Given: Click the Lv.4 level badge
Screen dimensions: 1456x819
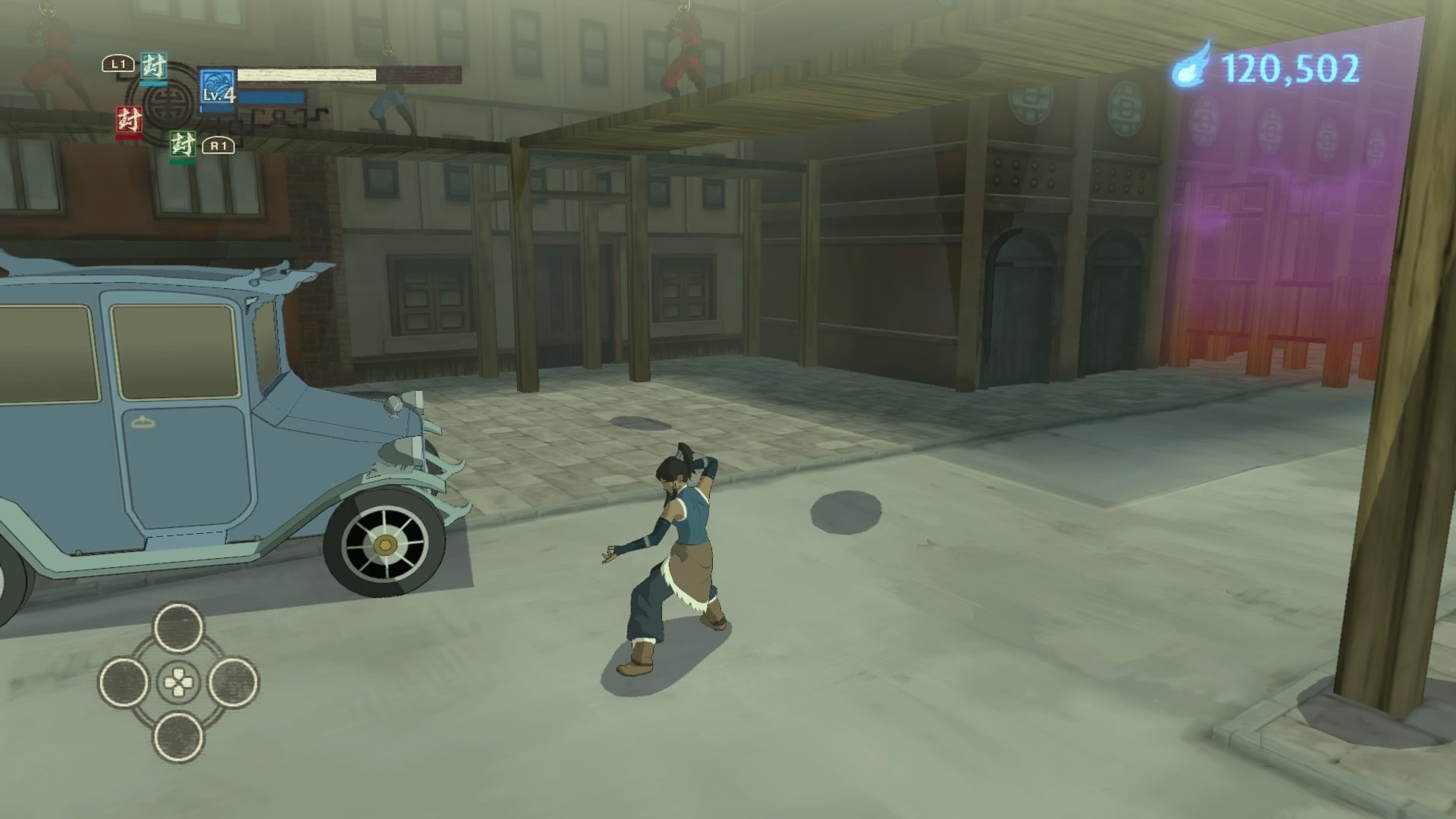Looking at the screenshot, I should pyautogui.click(x=218, y=97).
